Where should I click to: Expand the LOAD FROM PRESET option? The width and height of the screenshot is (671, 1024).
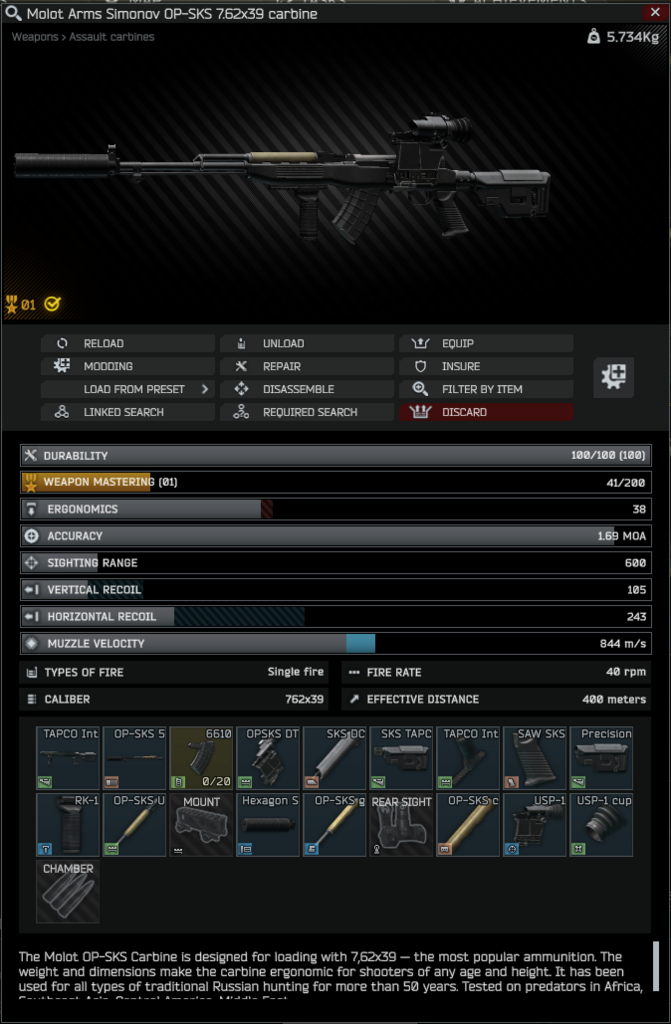coord(128,389)
